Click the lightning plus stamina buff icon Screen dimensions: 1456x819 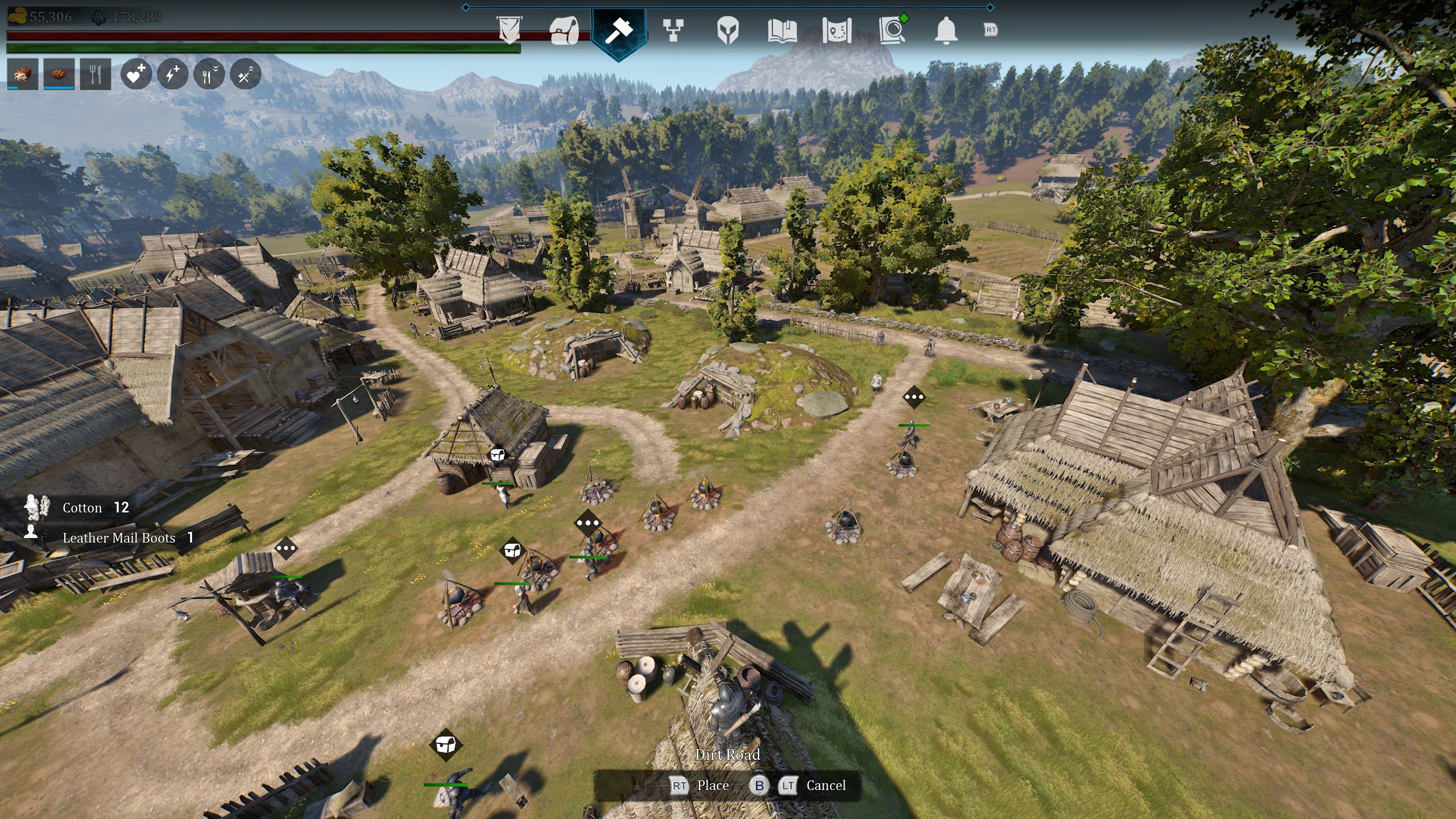pyautogui.click(x=172, y=74)
